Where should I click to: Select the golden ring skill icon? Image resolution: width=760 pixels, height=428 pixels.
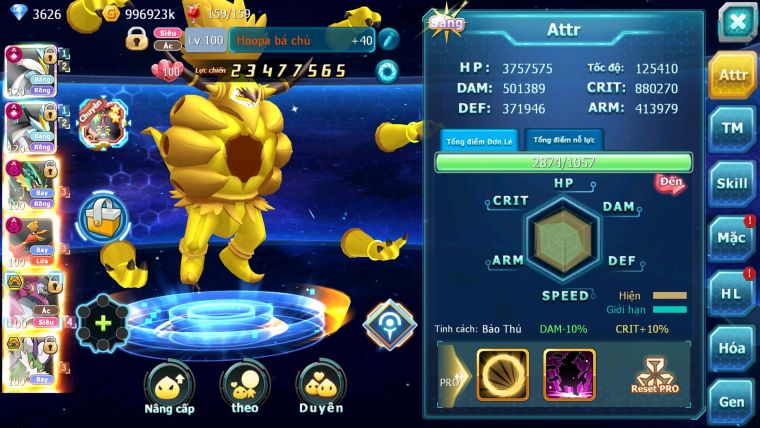tap(502, 374)
